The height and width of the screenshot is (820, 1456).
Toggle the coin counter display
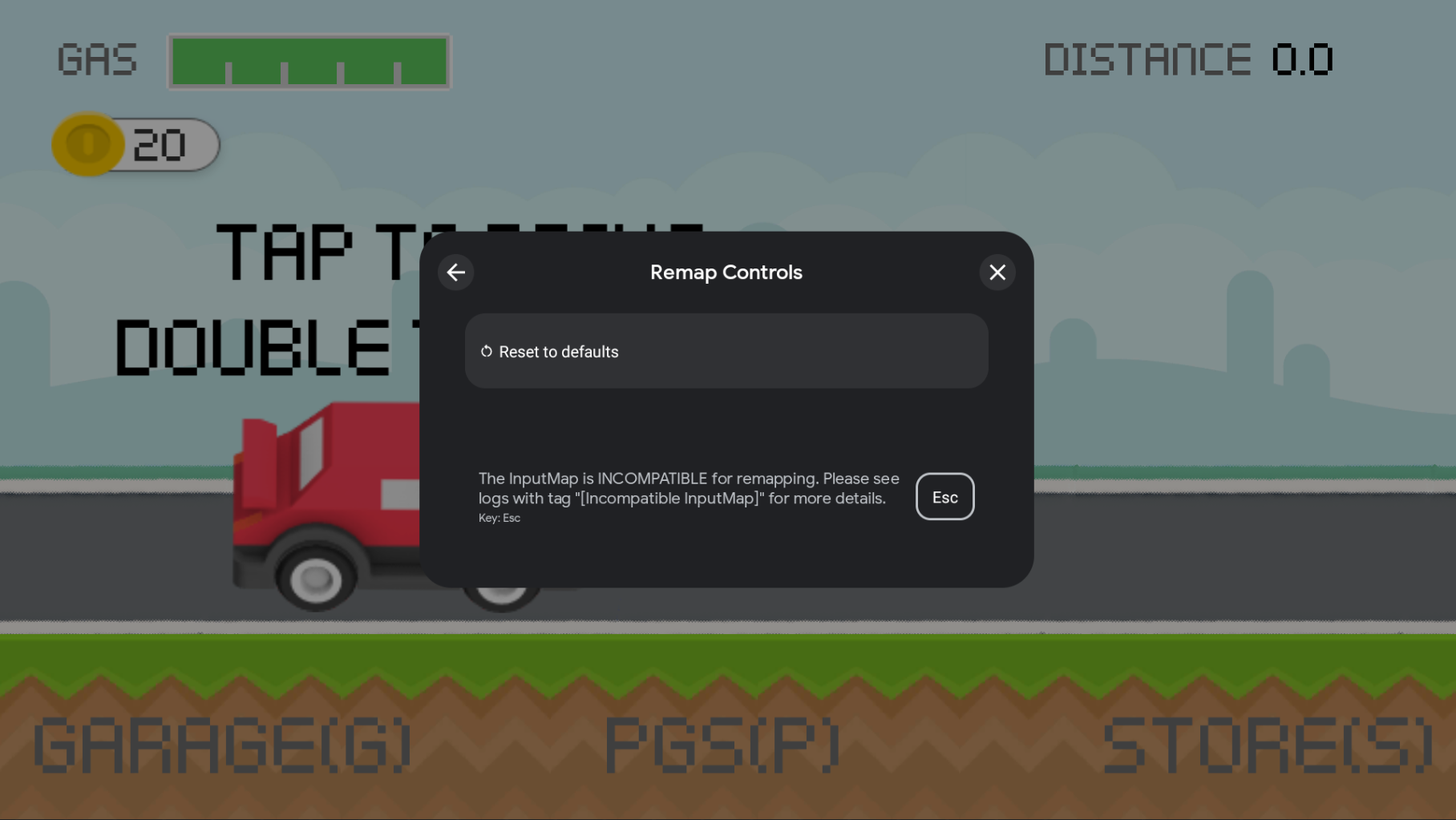click(x=136, y=144)
